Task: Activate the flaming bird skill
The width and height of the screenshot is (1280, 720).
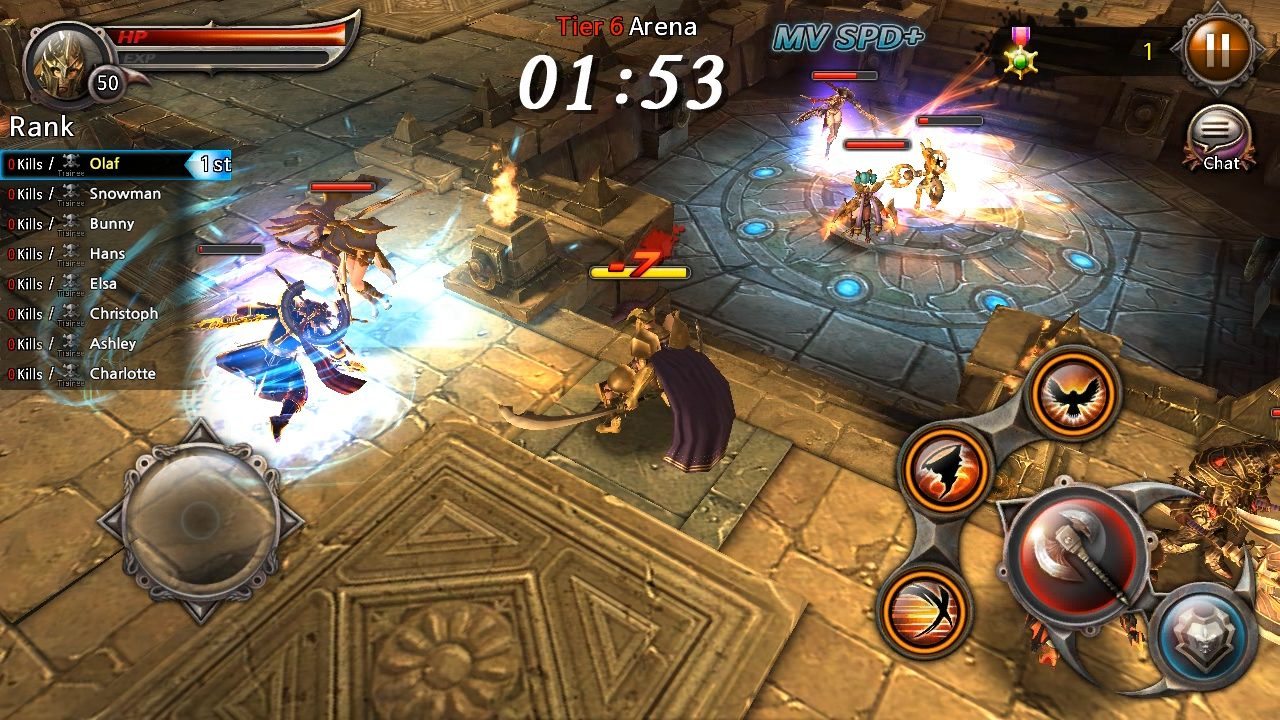Action: click(x=1074, y=393)
